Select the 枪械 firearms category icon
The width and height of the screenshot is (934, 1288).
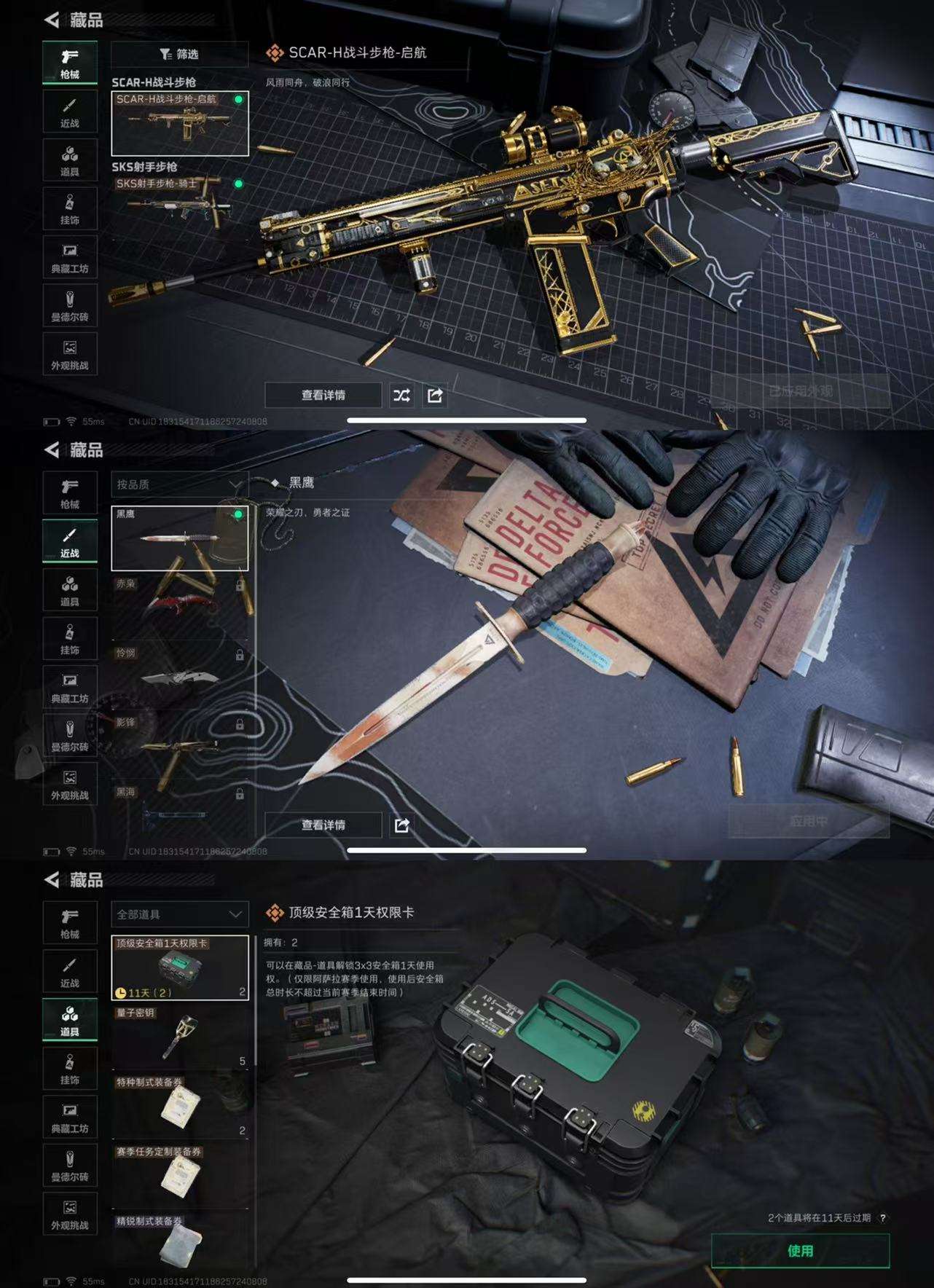(70, 61)
